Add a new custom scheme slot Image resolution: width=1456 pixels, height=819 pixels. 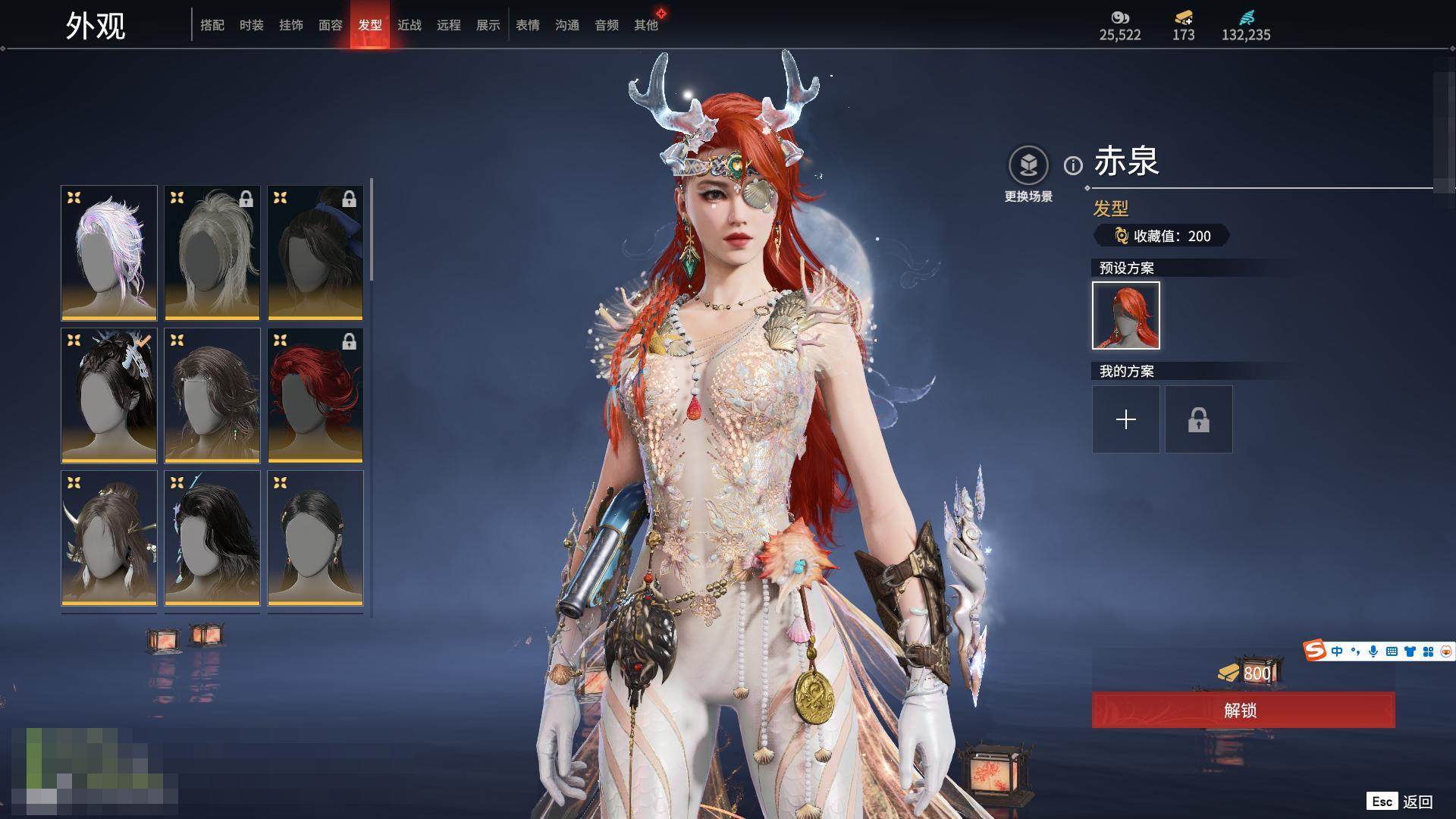(1126, 419)
